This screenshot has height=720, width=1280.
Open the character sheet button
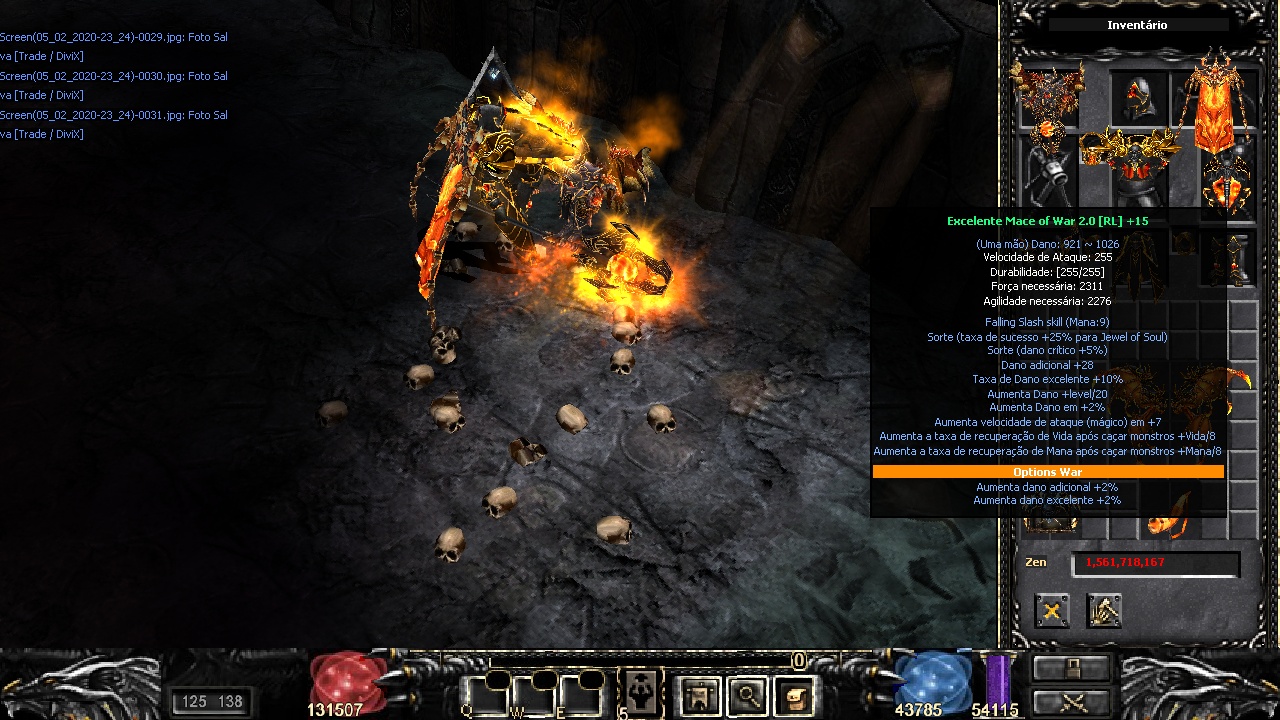click(699, 695)
